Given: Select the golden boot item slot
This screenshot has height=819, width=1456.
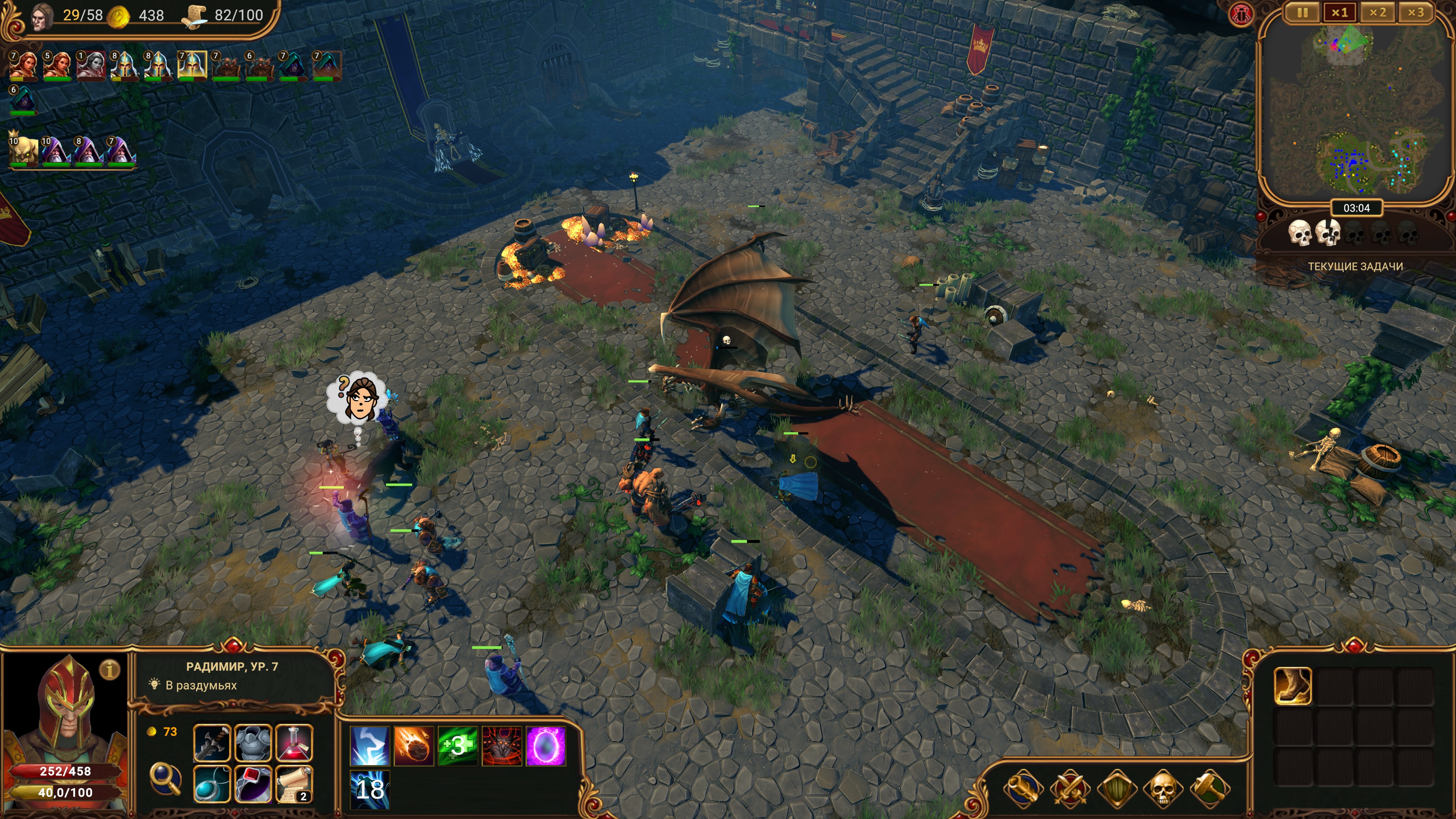Looking at the screenshot, I should [1293, 686].
